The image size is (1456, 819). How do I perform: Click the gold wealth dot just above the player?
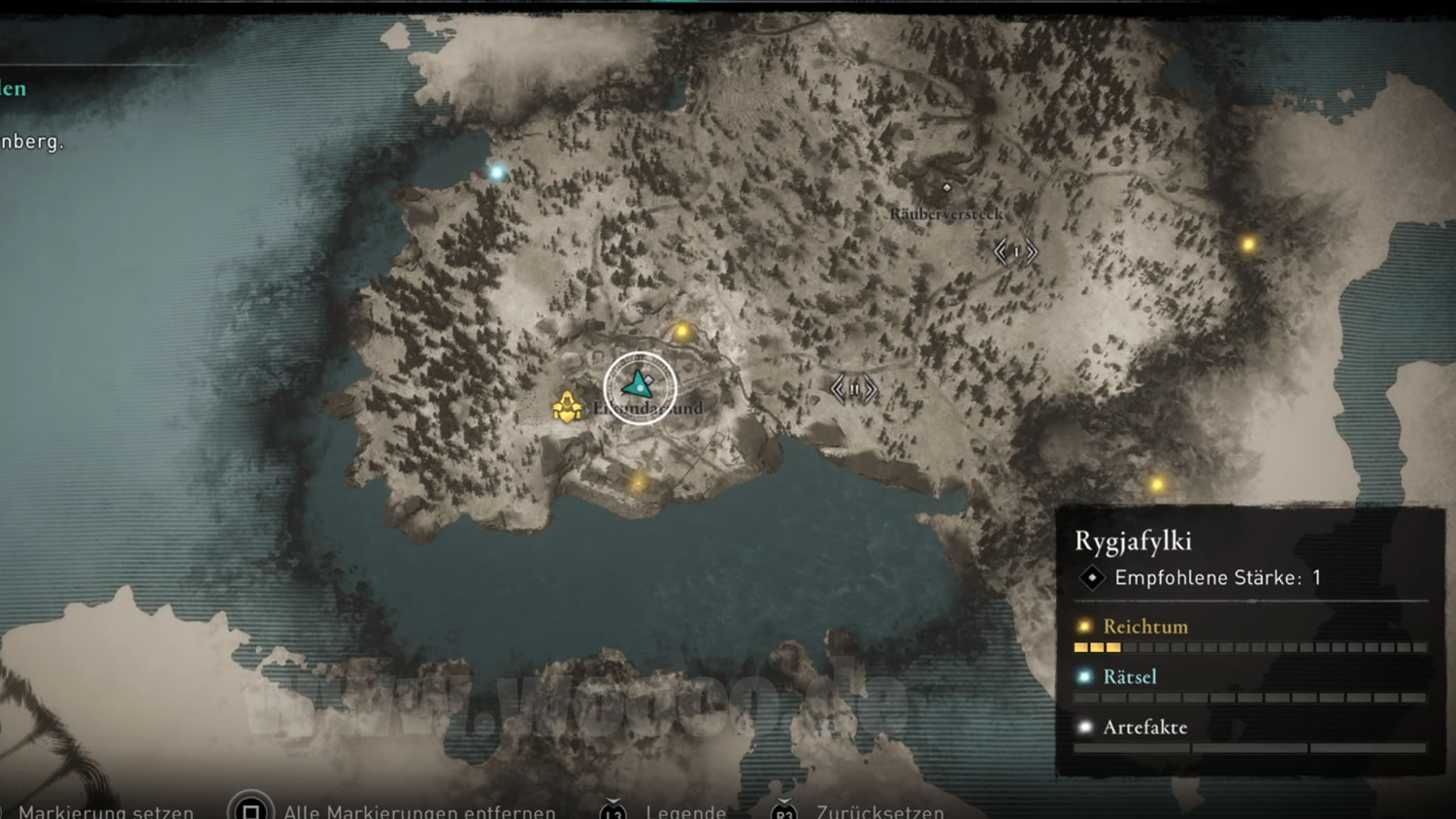point(682,332)
